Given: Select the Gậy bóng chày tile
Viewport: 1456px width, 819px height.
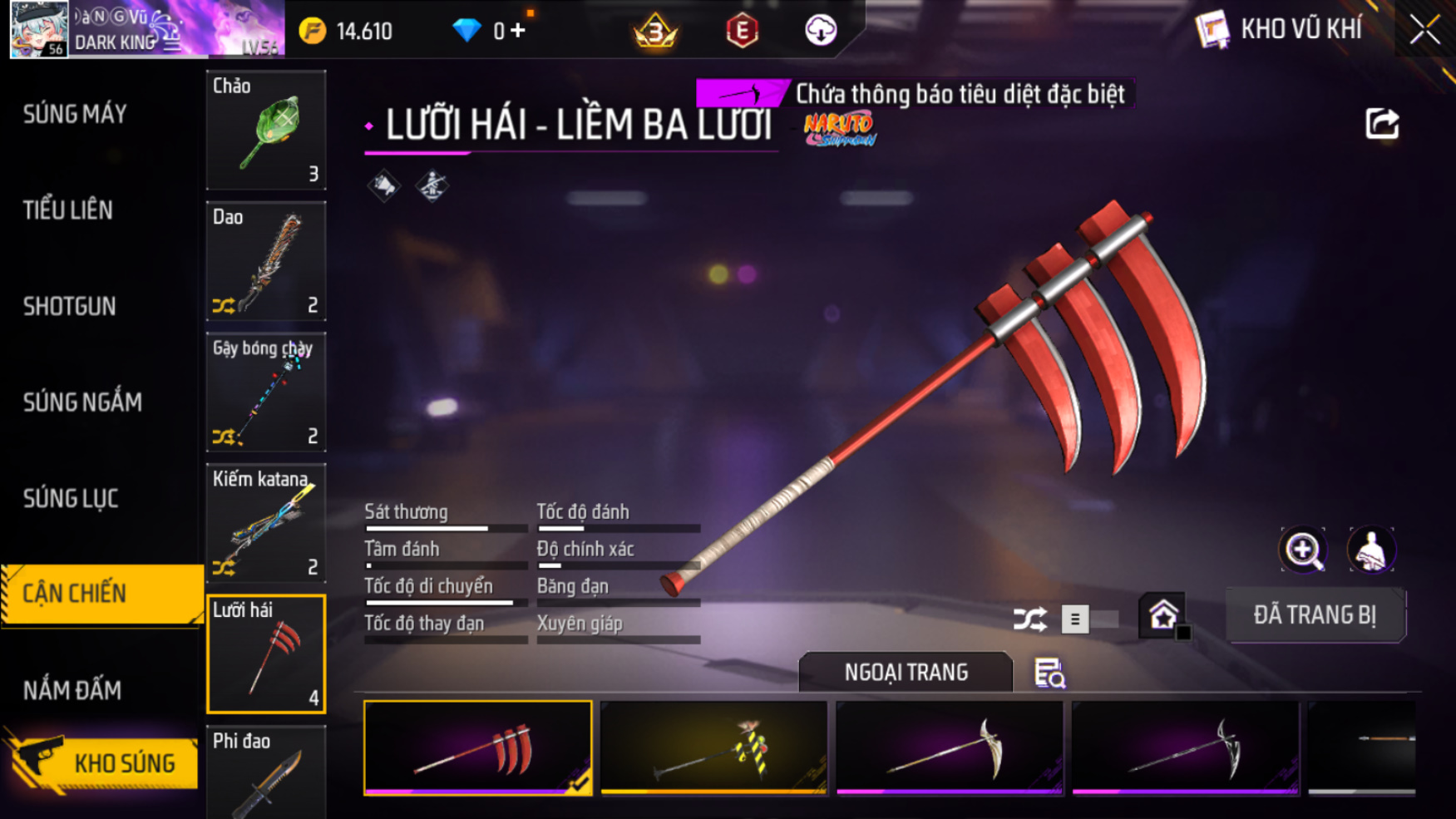Looking at the screenshot, I should point(266,392).
